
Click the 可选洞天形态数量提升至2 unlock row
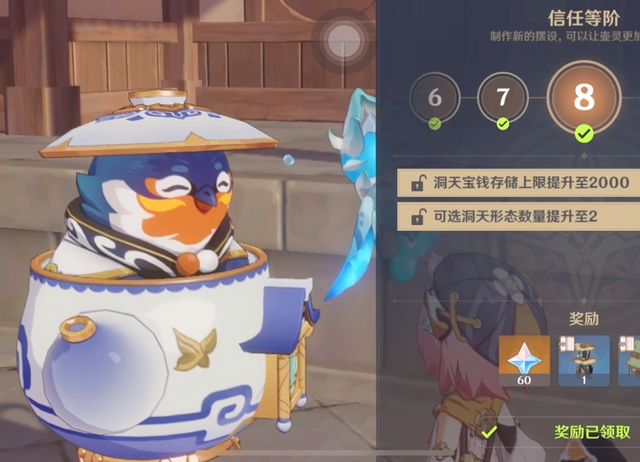pyautogui.click(x=516, y=215)
